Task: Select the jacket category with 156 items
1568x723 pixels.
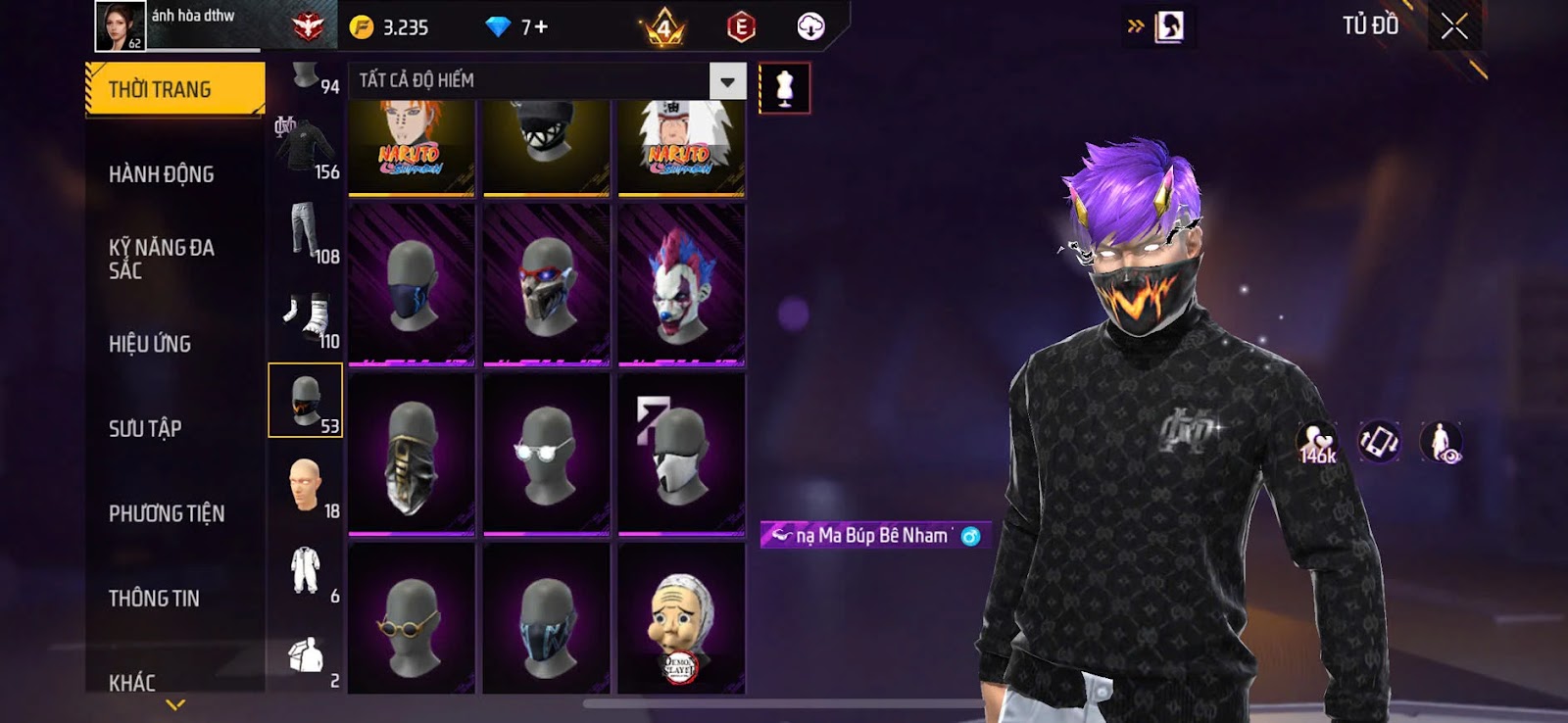Action: (306, 148)
